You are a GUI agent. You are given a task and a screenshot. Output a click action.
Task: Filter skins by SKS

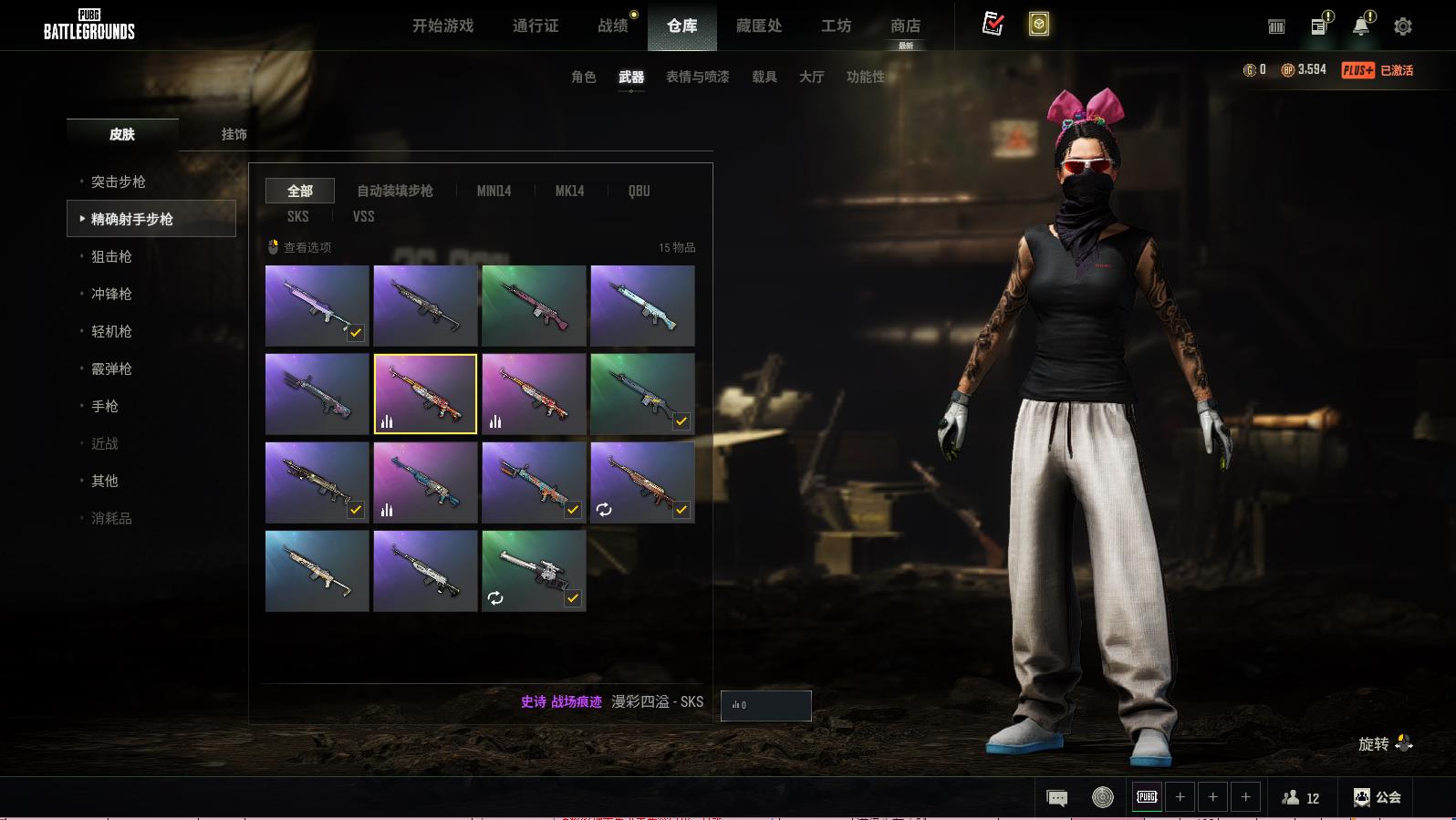click(x=297, y=216)
